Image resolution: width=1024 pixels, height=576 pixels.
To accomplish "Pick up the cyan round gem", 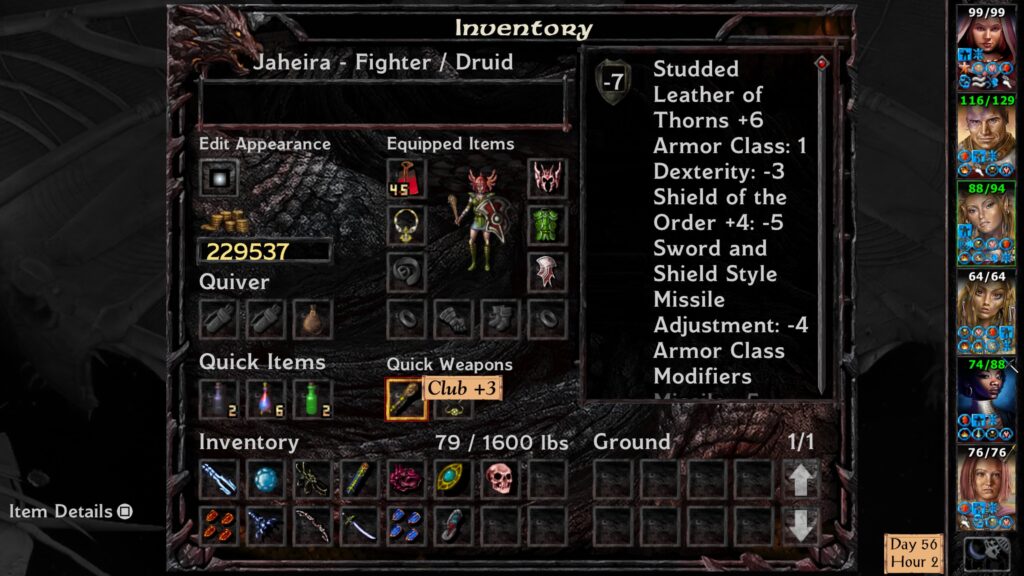I will tap(265, 479).
